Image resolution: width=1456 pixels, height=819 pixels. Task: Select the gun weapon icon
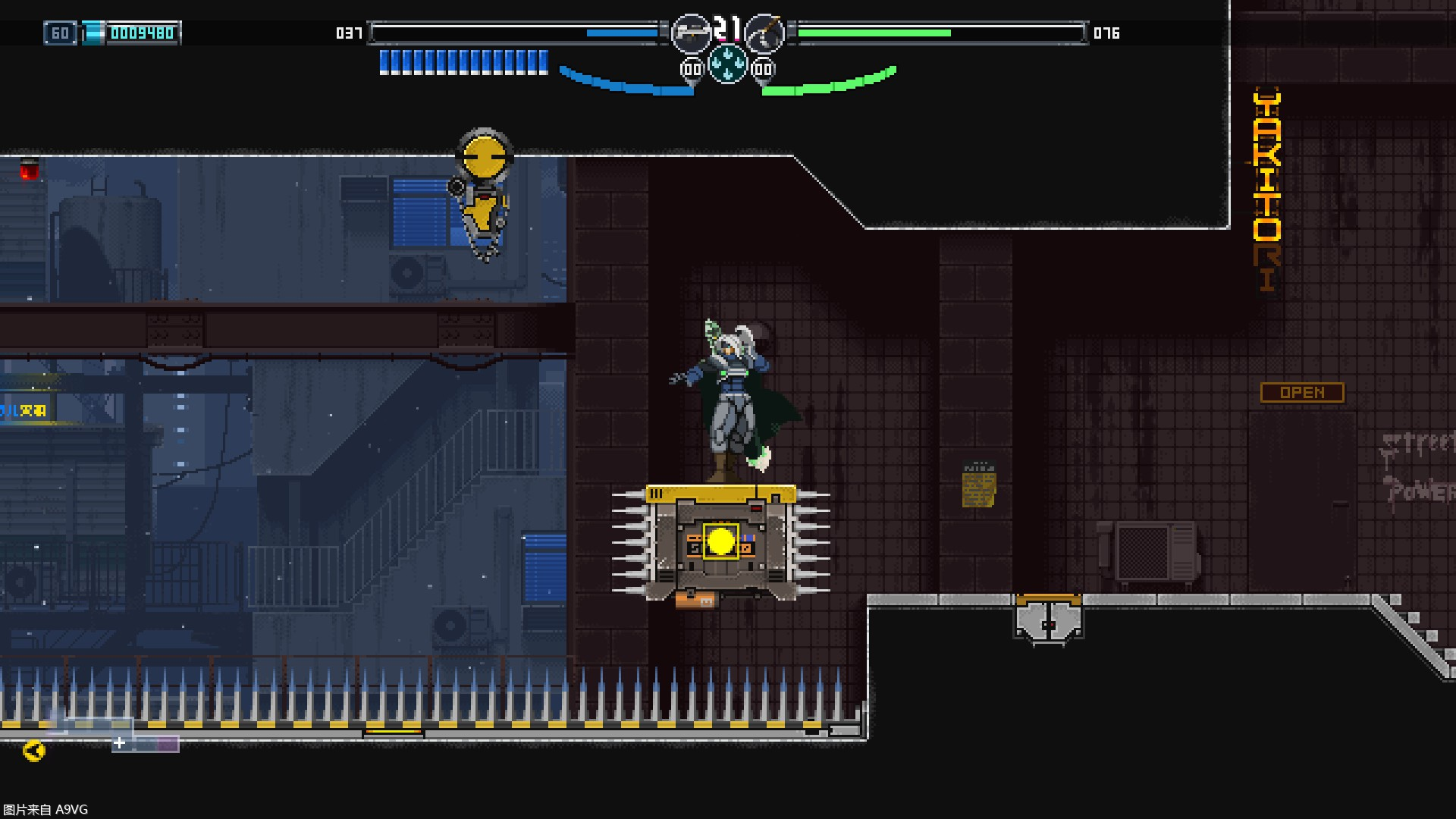click(690, 33)
